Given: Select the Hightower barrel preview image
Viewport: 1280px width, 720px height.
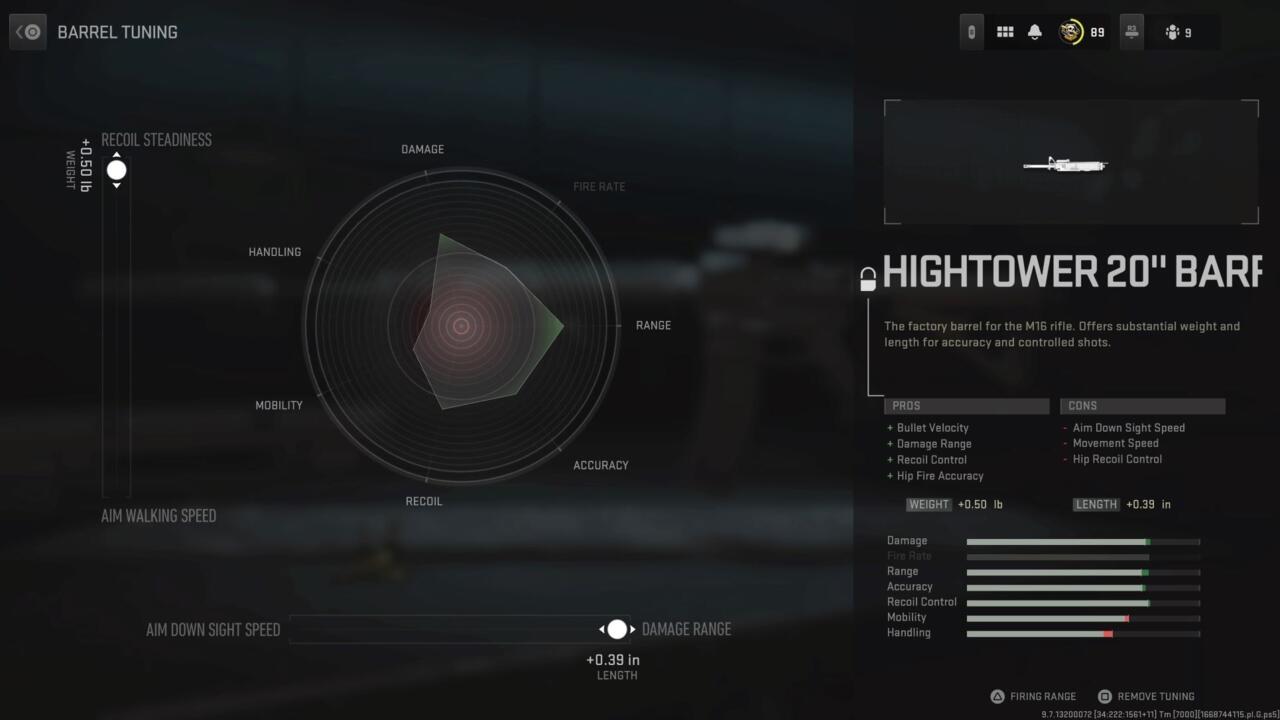Looking at the screenshot, I should tap(1070, 162).
